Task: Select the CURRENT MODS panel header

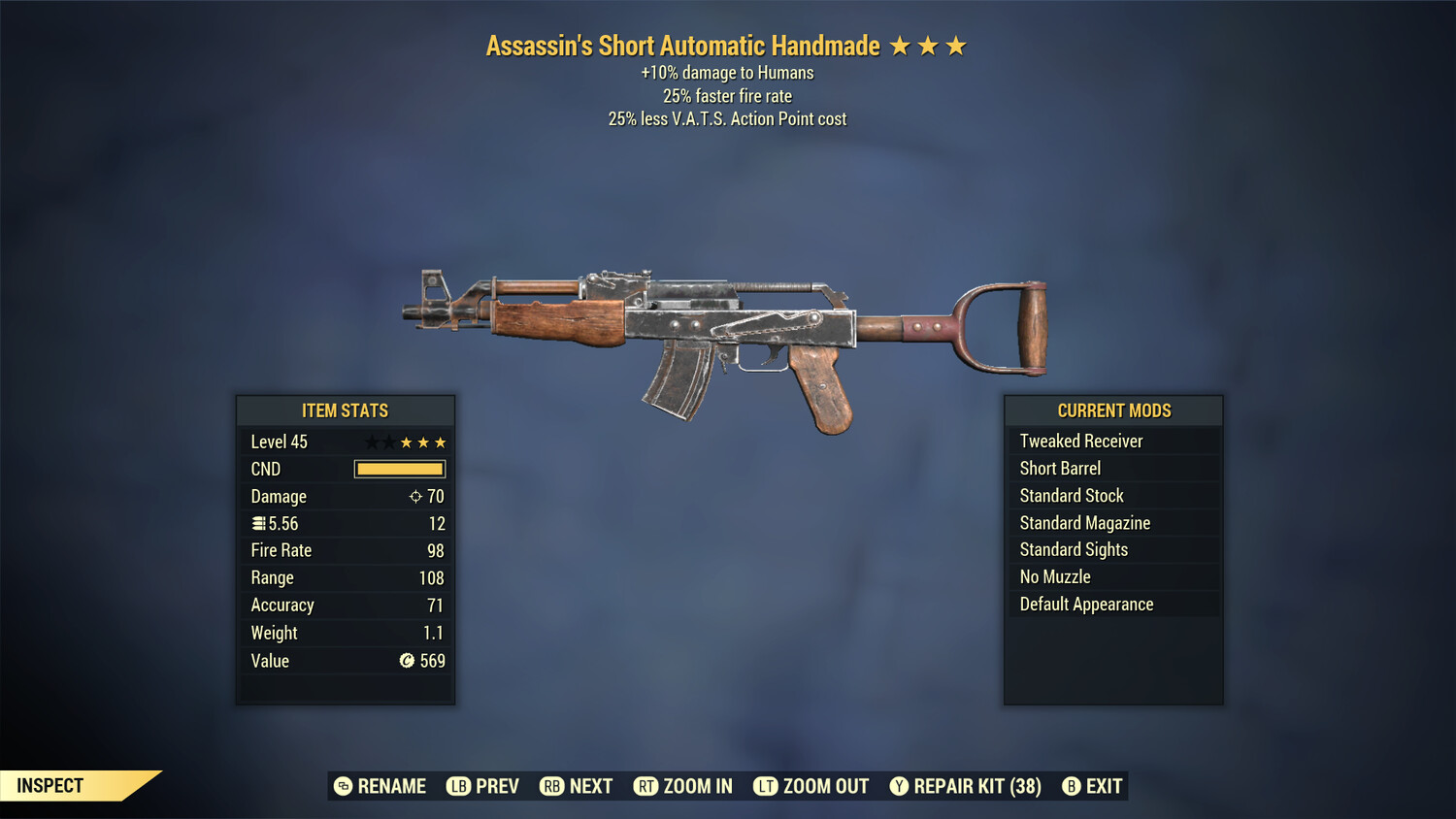Action: [1112, 410]
